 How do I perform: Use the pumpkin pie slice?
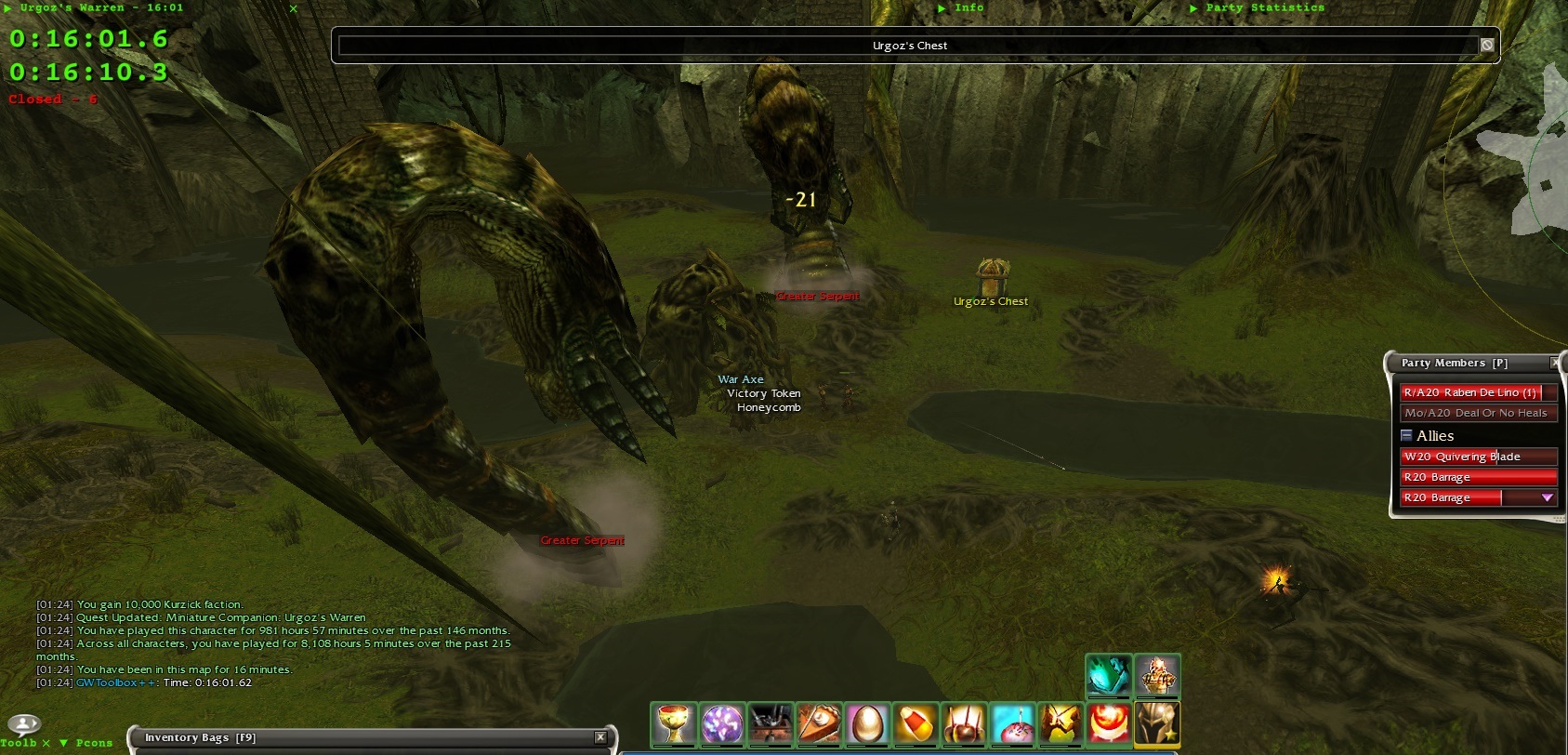pyautogui.click(x=819, y=724)
